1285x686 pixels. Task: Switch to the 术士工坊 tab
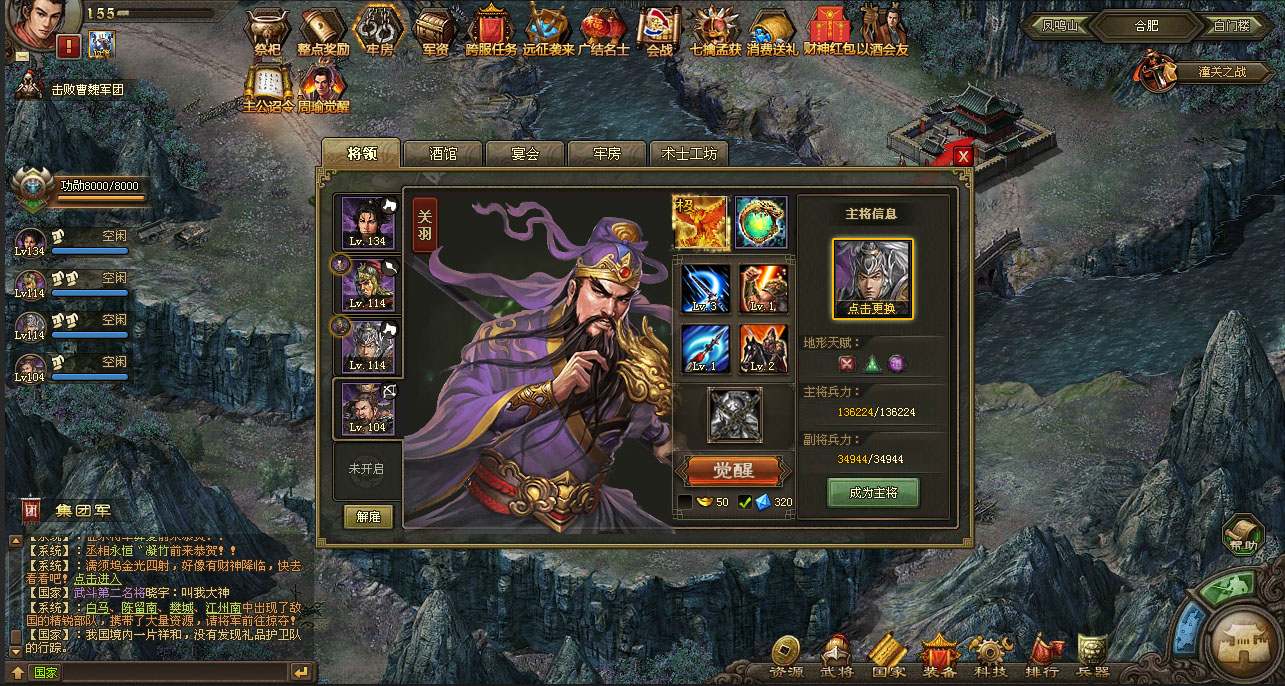coord(689,154)
